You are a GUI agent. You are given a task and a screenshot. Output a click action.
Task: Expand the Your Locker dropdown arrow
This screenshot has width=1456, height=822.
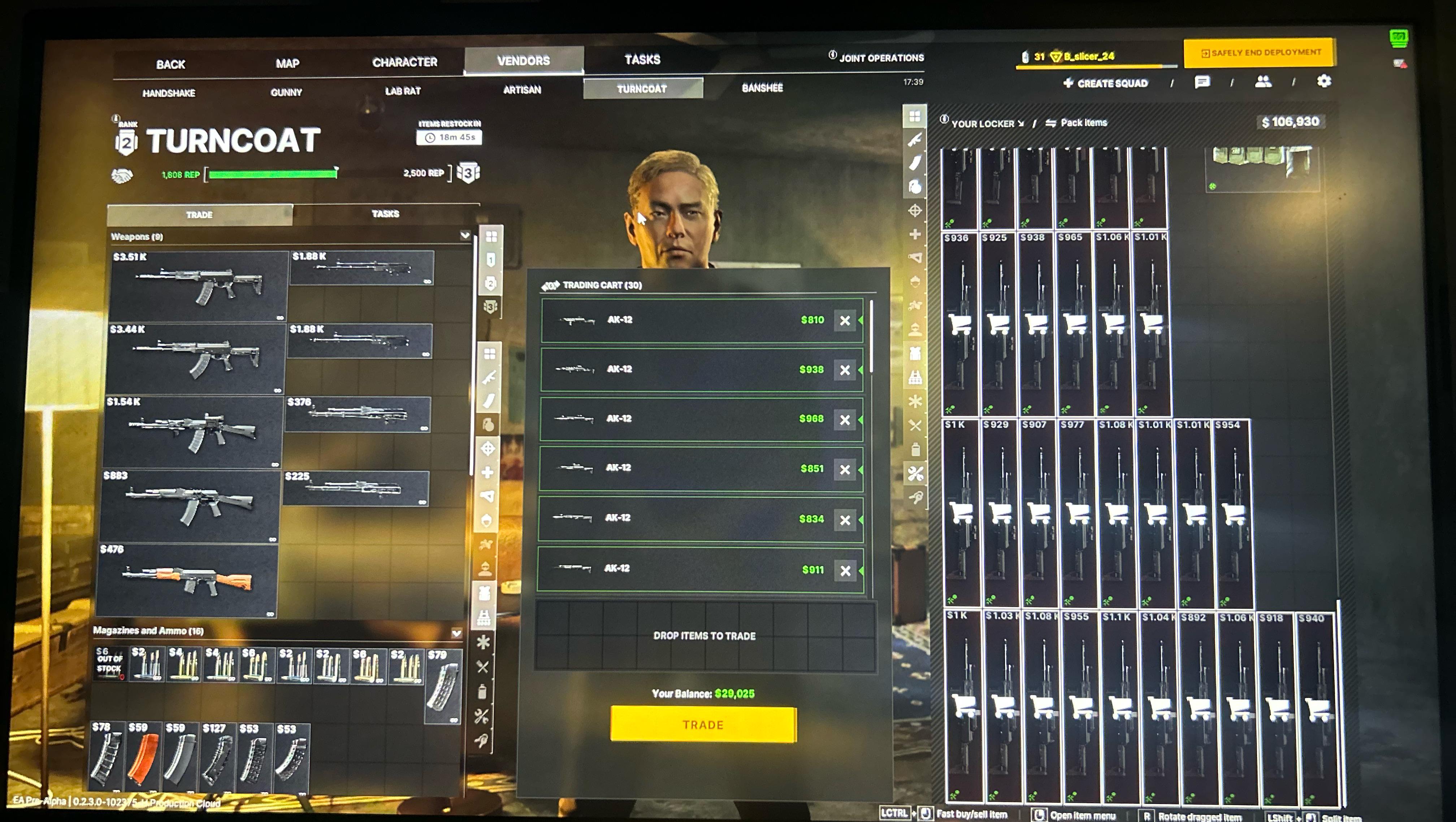point(1021,124)
